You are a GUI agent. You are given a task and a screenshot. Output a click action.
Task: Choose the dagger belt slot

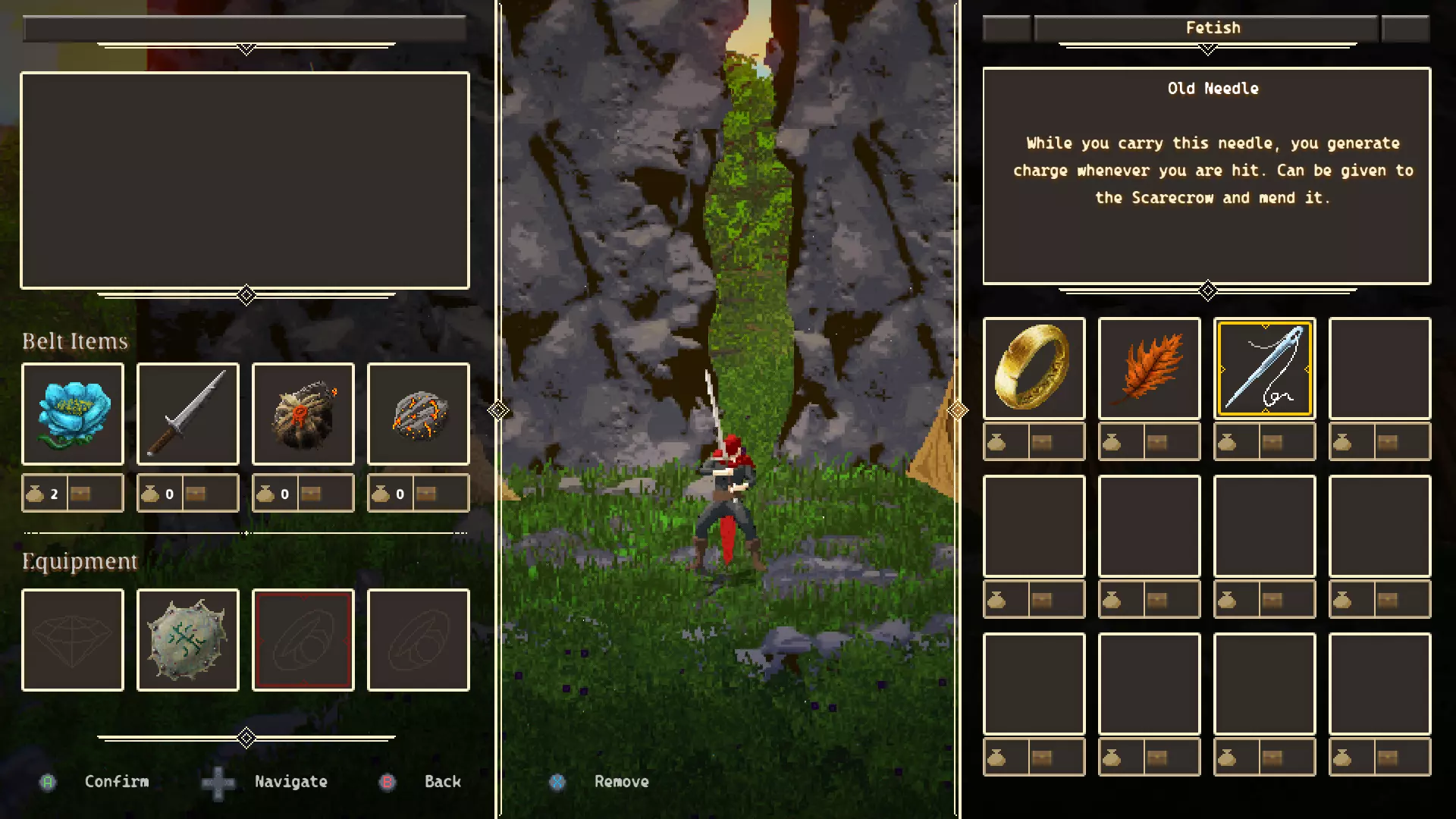(x=188, y=414)
